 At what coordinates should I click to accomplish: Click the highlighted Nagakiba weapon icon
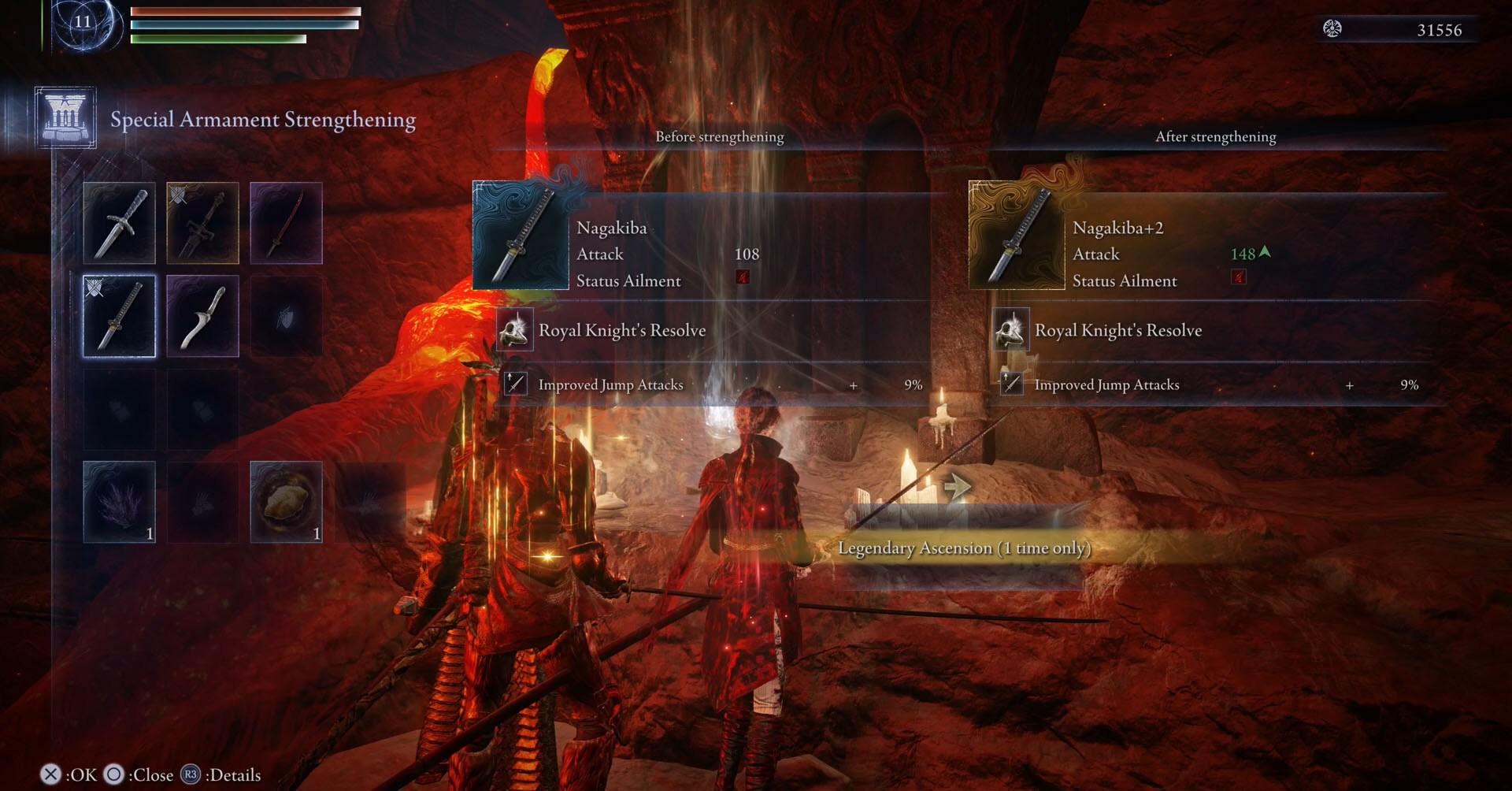coord(119,316)
